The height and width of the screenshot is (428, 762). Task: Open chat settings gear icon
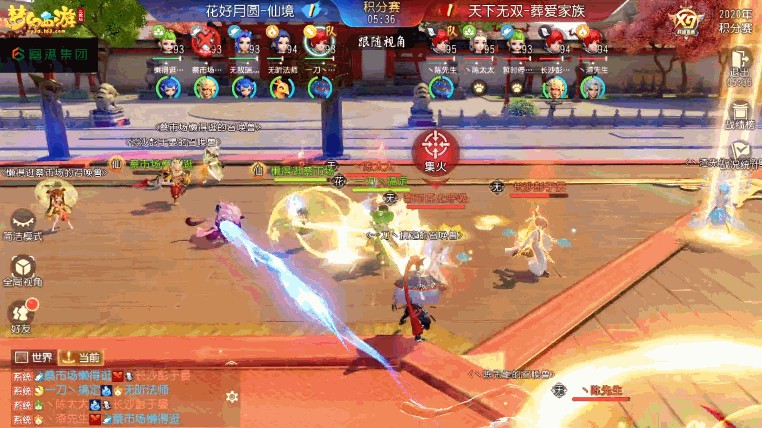232,397
